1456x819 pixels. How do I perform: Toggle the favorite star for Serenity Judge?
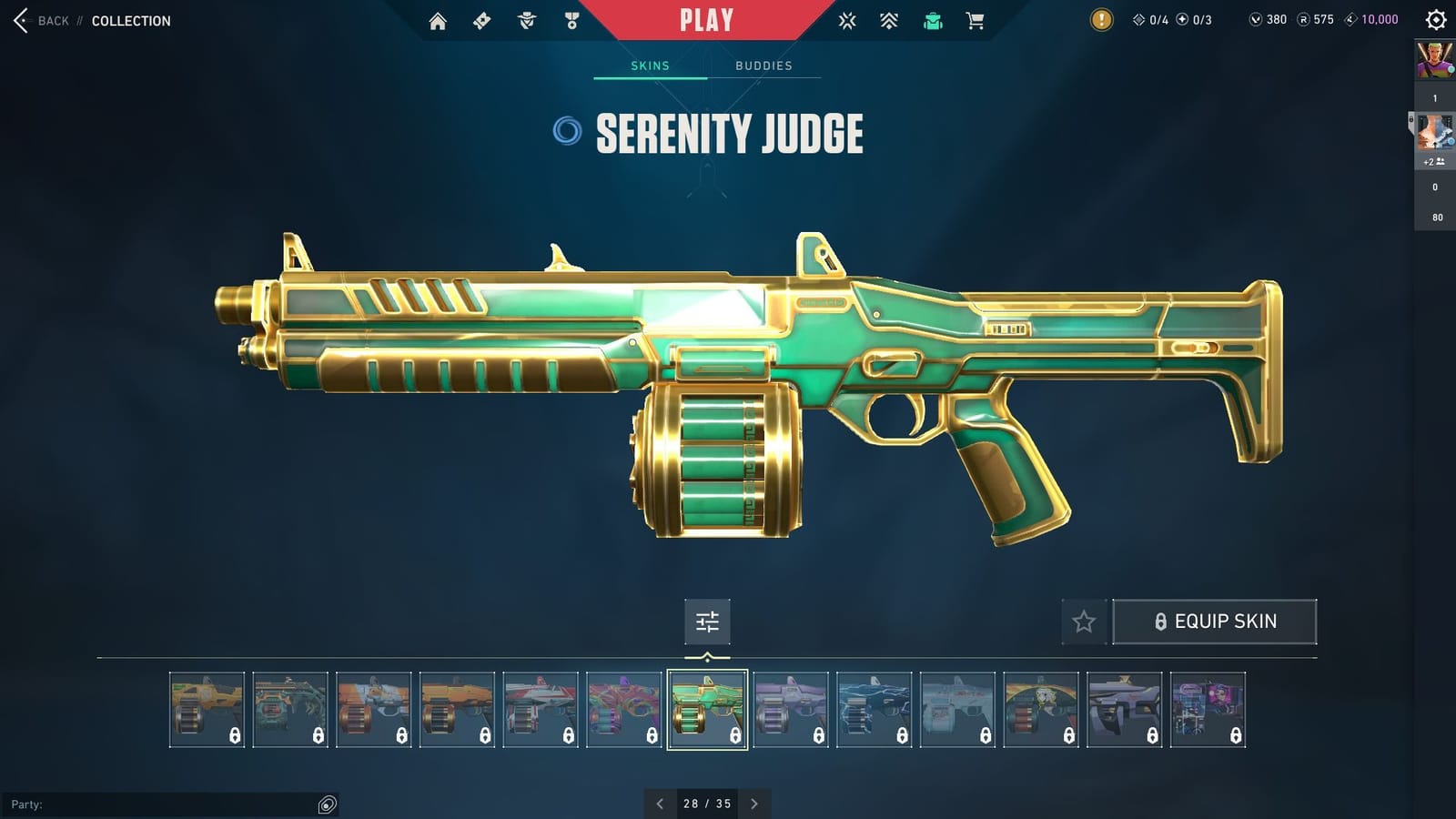(x=1085, y=622)
